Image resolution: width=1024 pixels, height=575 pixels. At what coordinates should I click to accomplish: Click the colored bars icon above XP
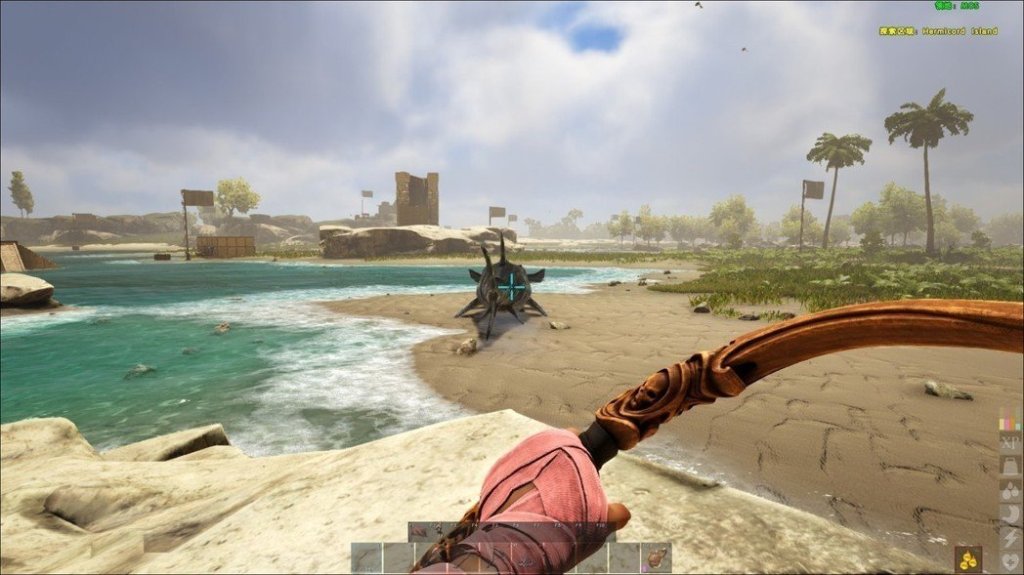coord(1010,422)
